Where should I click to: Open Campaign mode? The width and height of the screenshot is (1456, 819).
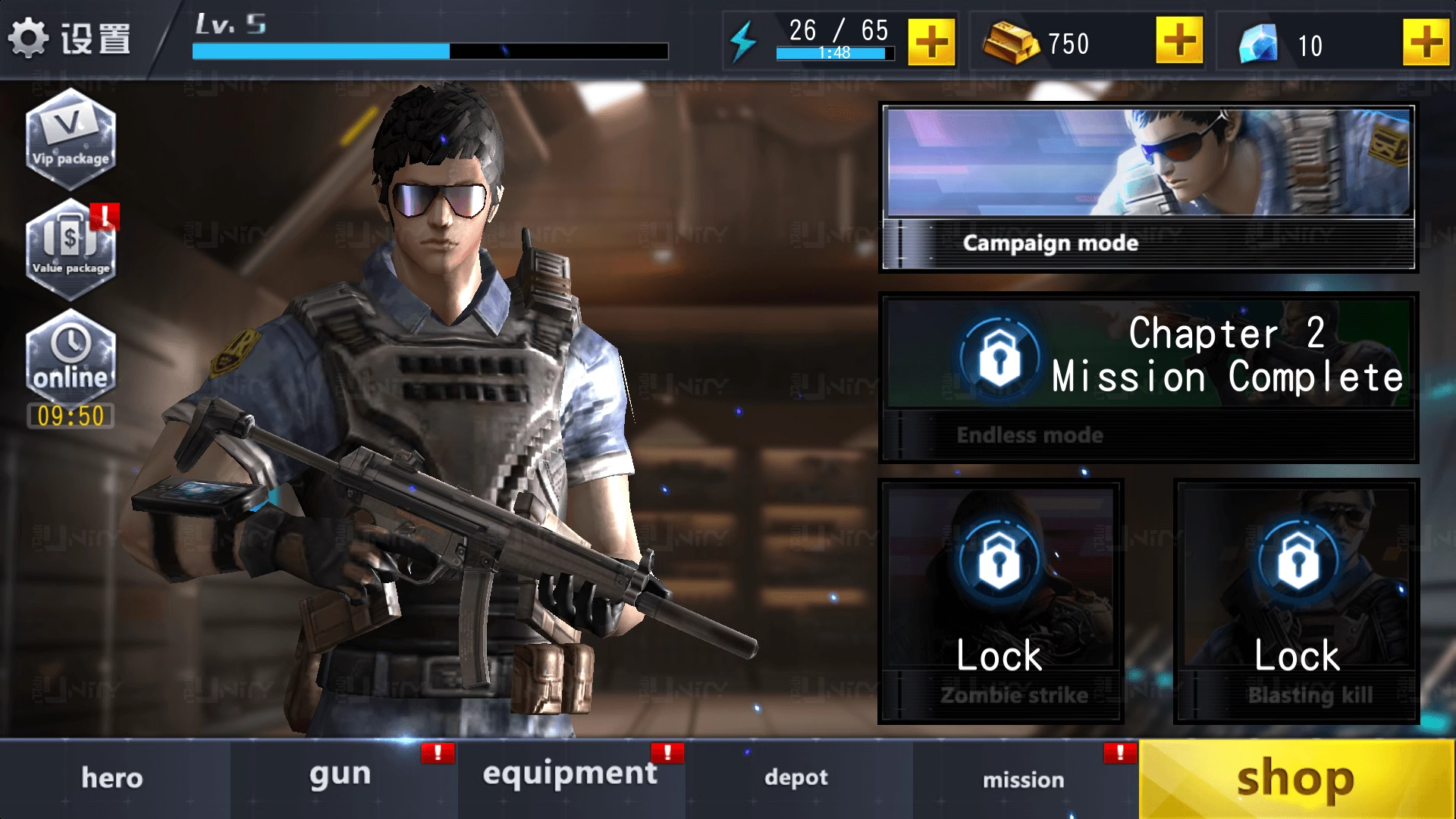[1149, 186]
